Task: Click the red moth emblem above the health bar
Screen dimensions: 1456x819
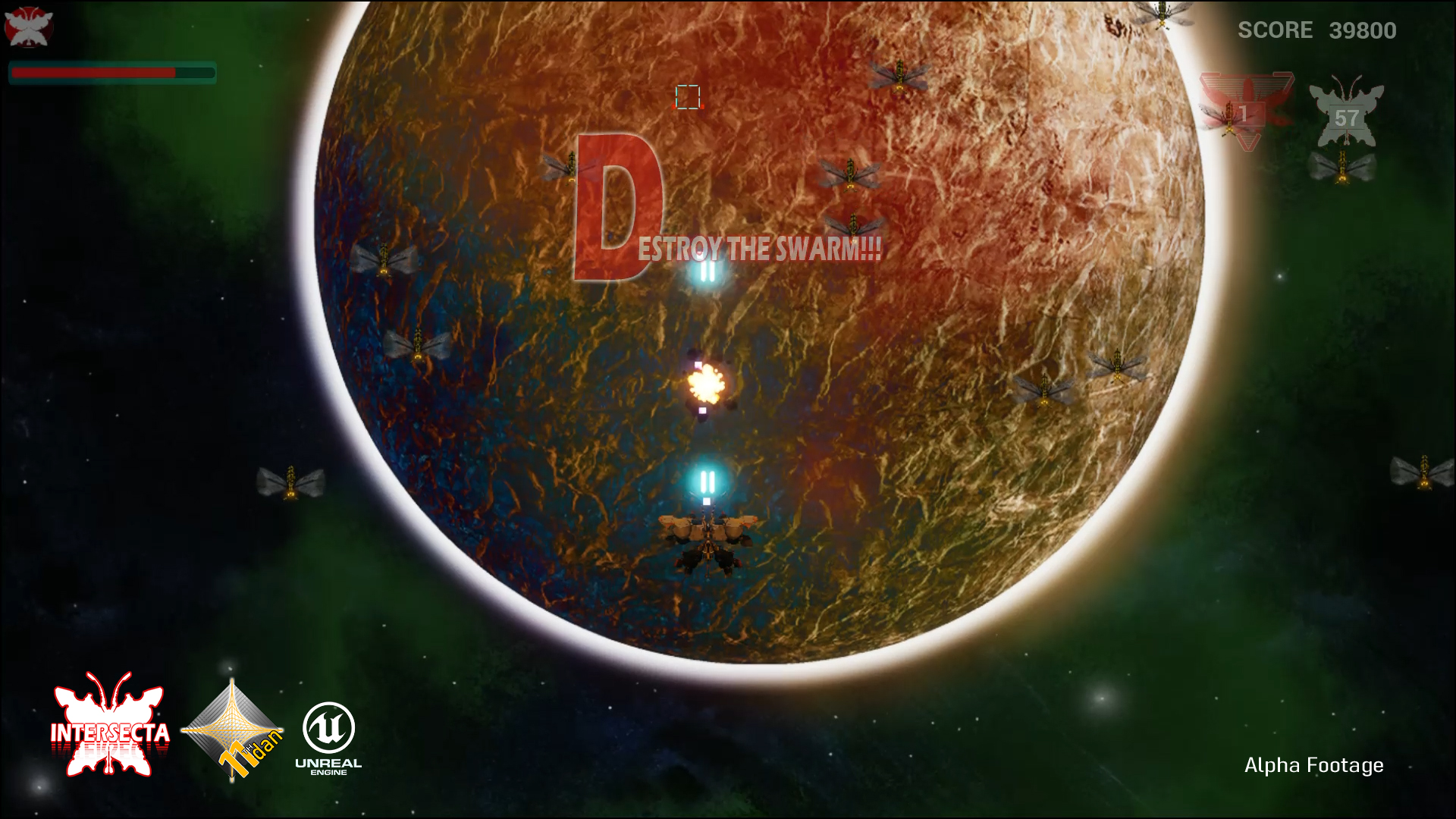Action: [28, 27]
